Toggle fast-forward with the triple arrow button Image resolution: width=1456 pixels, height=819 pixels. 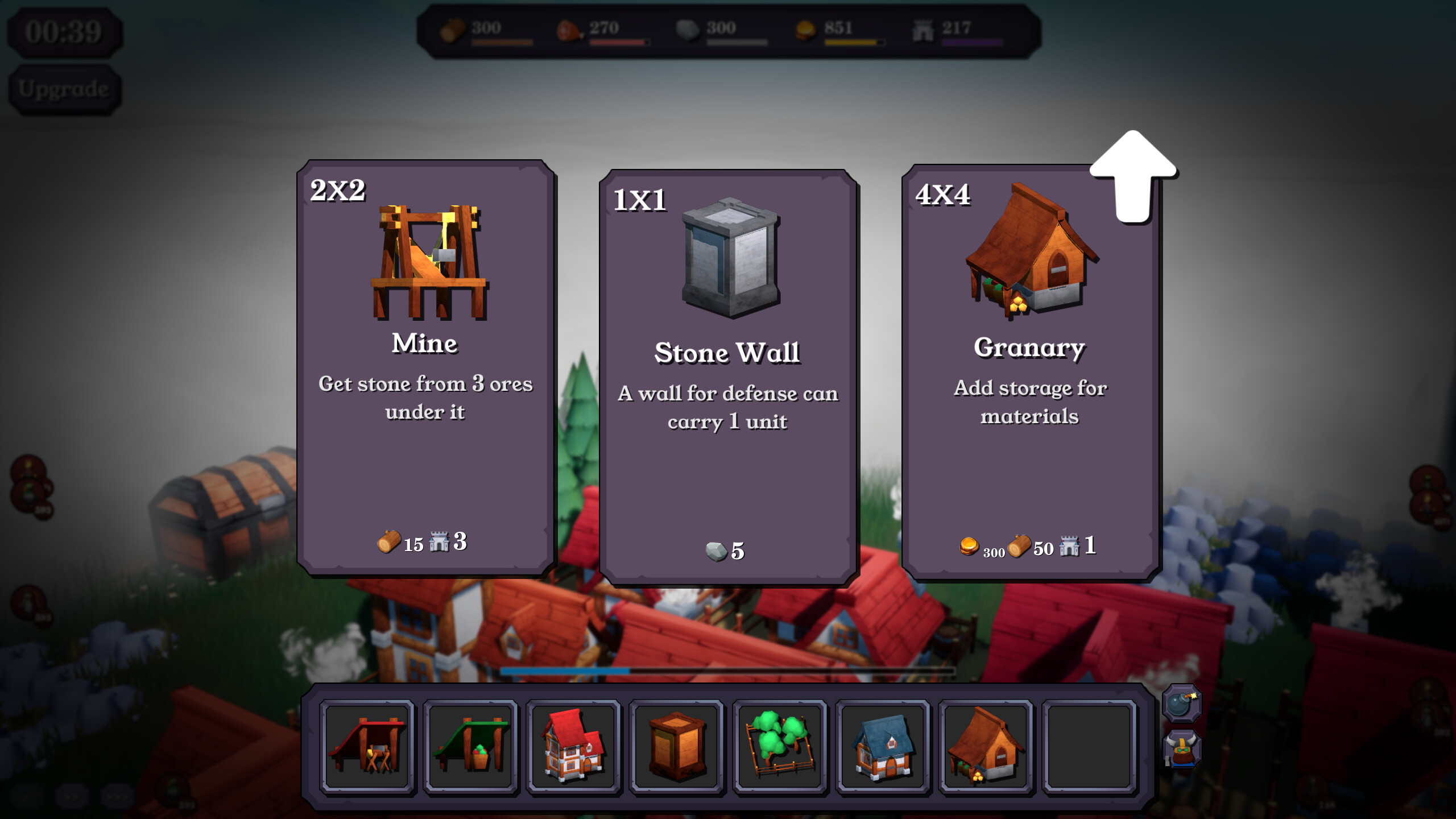pos(117,795)
